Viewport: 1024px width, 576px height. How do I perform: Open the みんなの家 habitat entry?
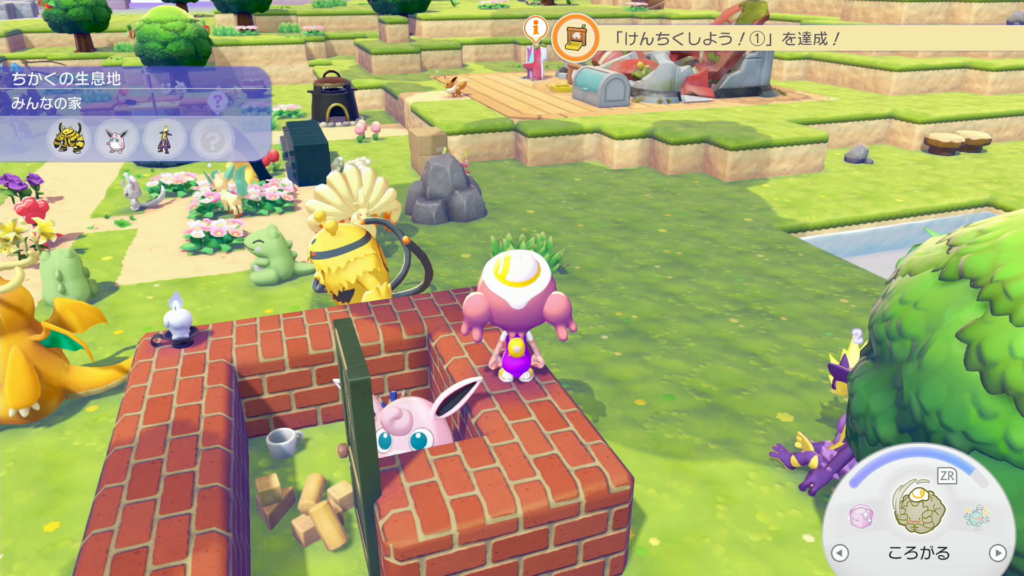tap(41, 102)
